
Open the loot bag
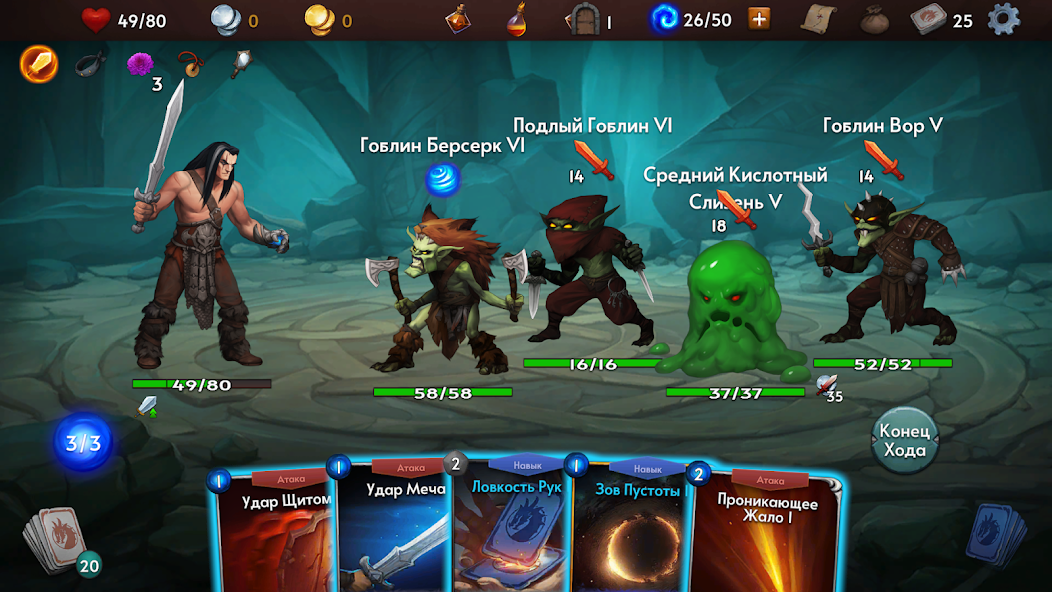[875, 19]
